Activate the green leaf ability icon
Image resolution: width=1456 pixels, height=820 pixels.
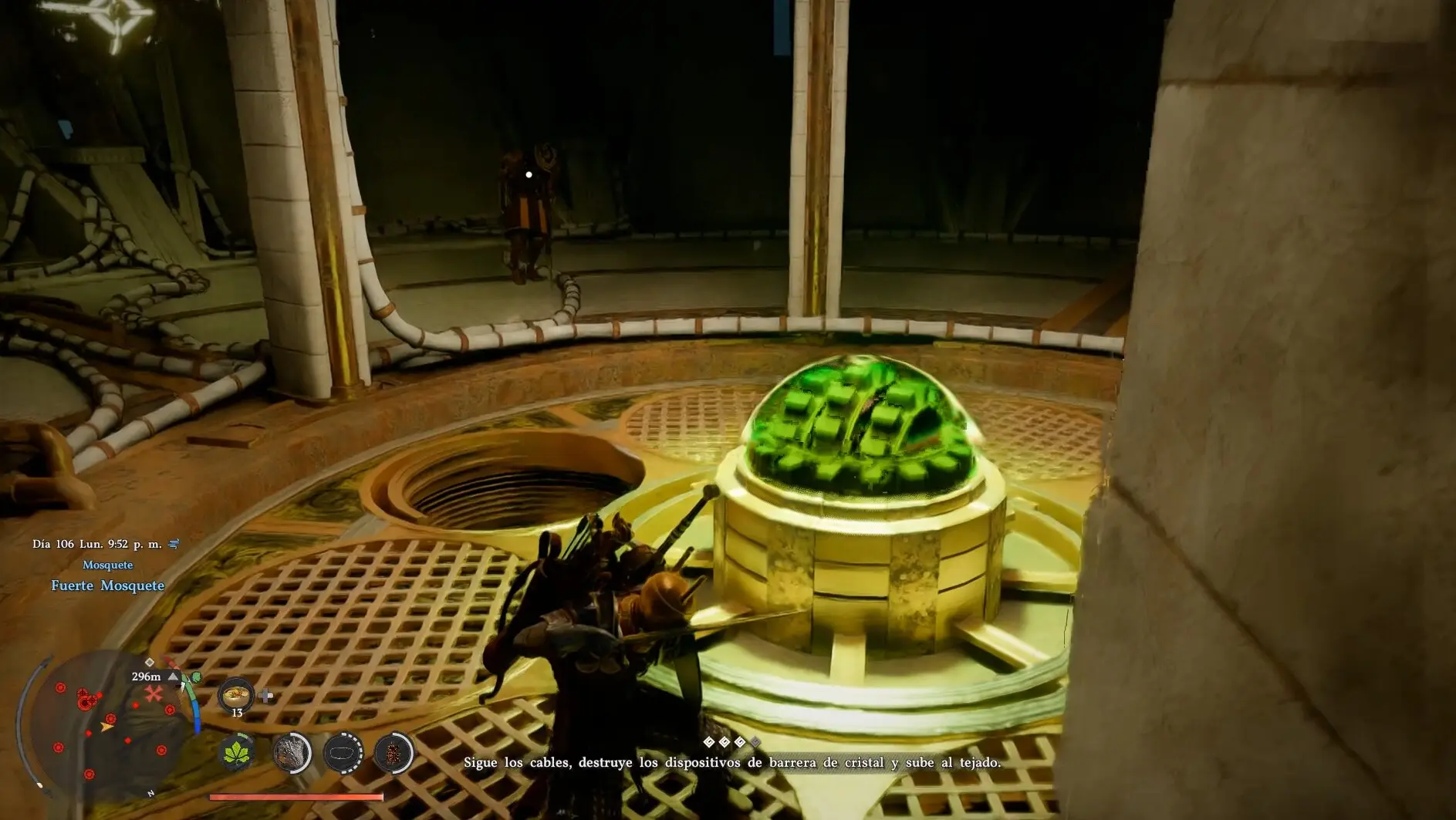click(238, 753)
